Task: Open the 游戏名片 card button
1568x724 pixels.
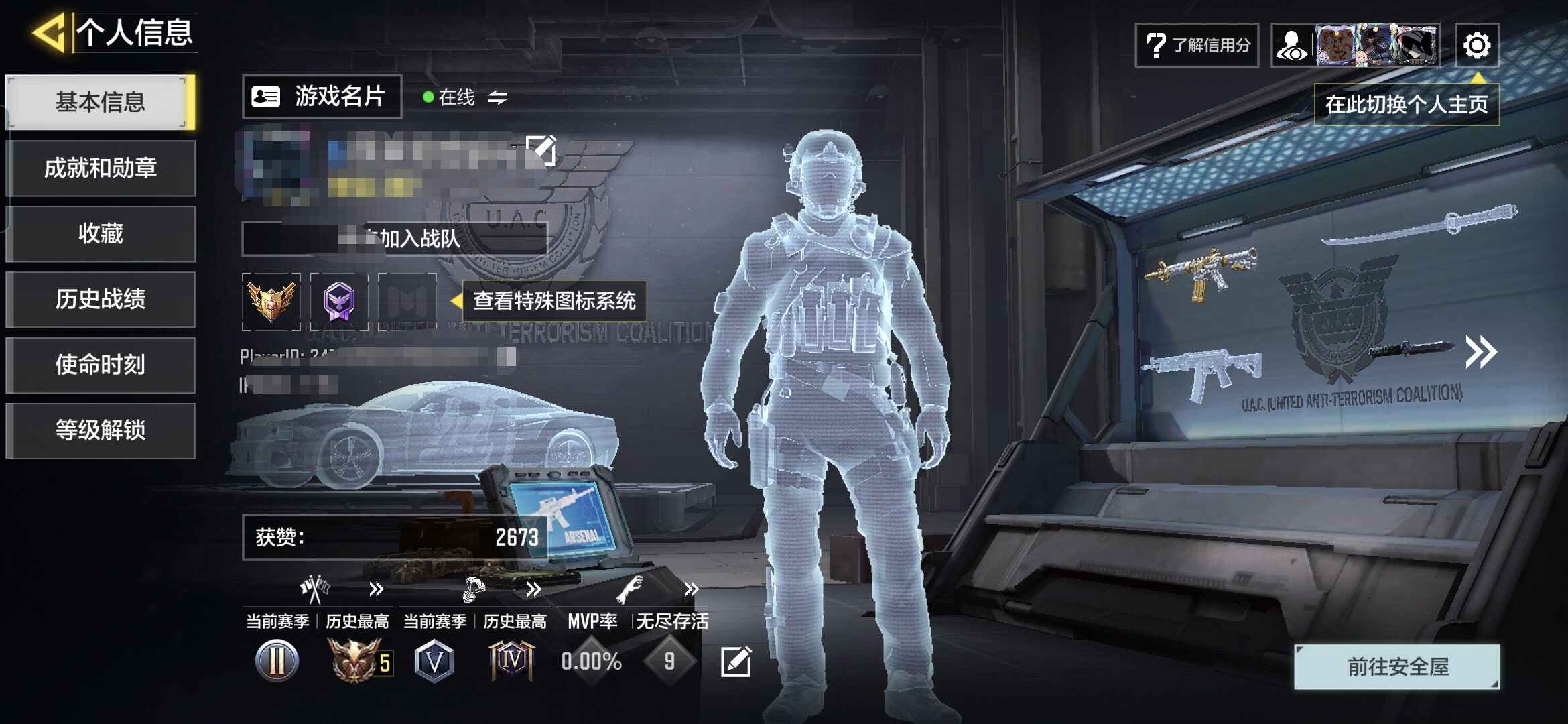Action: tap(322, 97)
